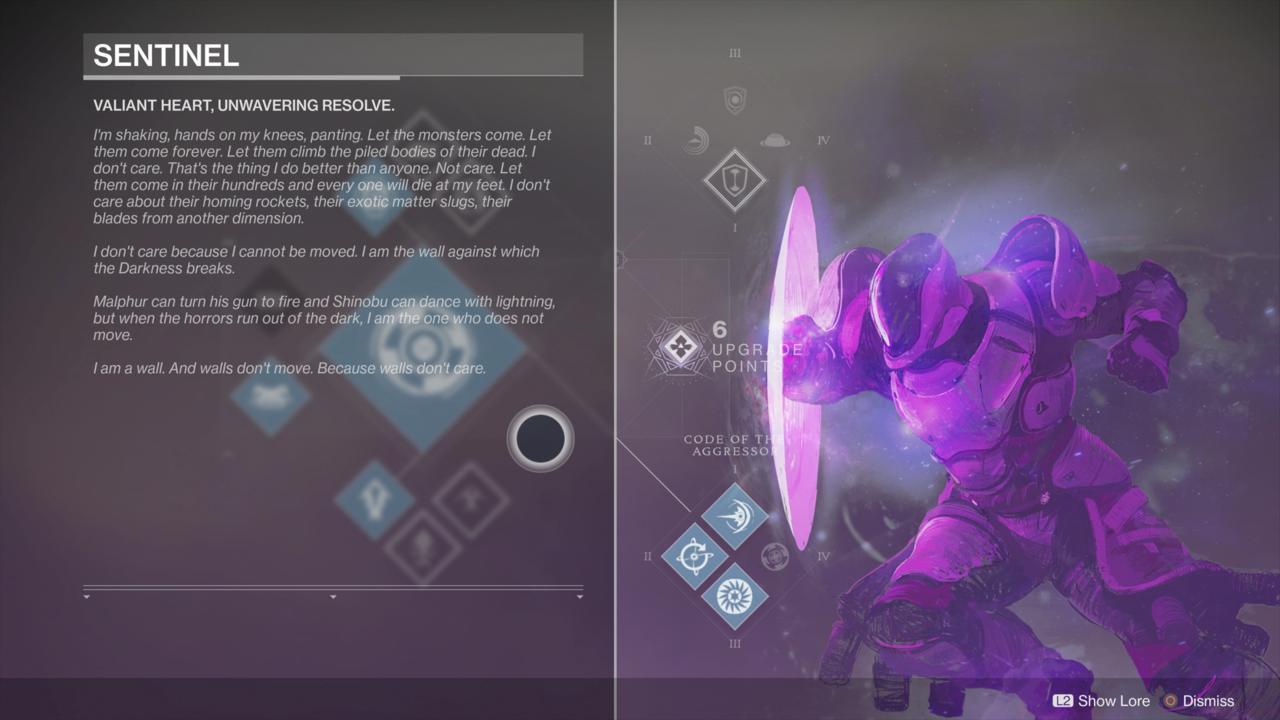1280x720 pixels.
Task: Select the saucer-shaped Voidwall Grenade icon
Action: coord(775,140)
